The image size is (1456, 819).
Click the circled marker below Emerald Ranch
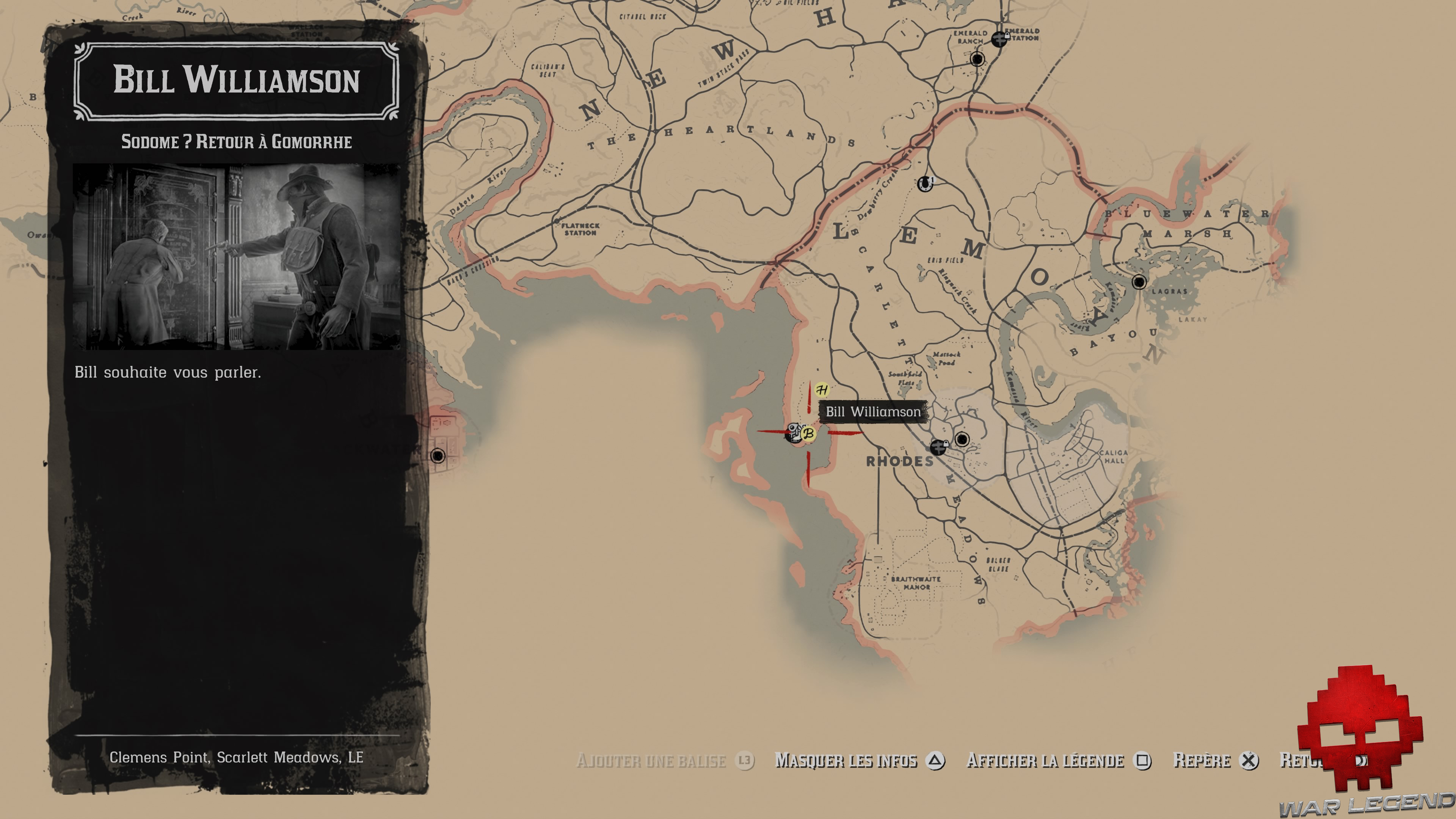[x=977, y=60]
